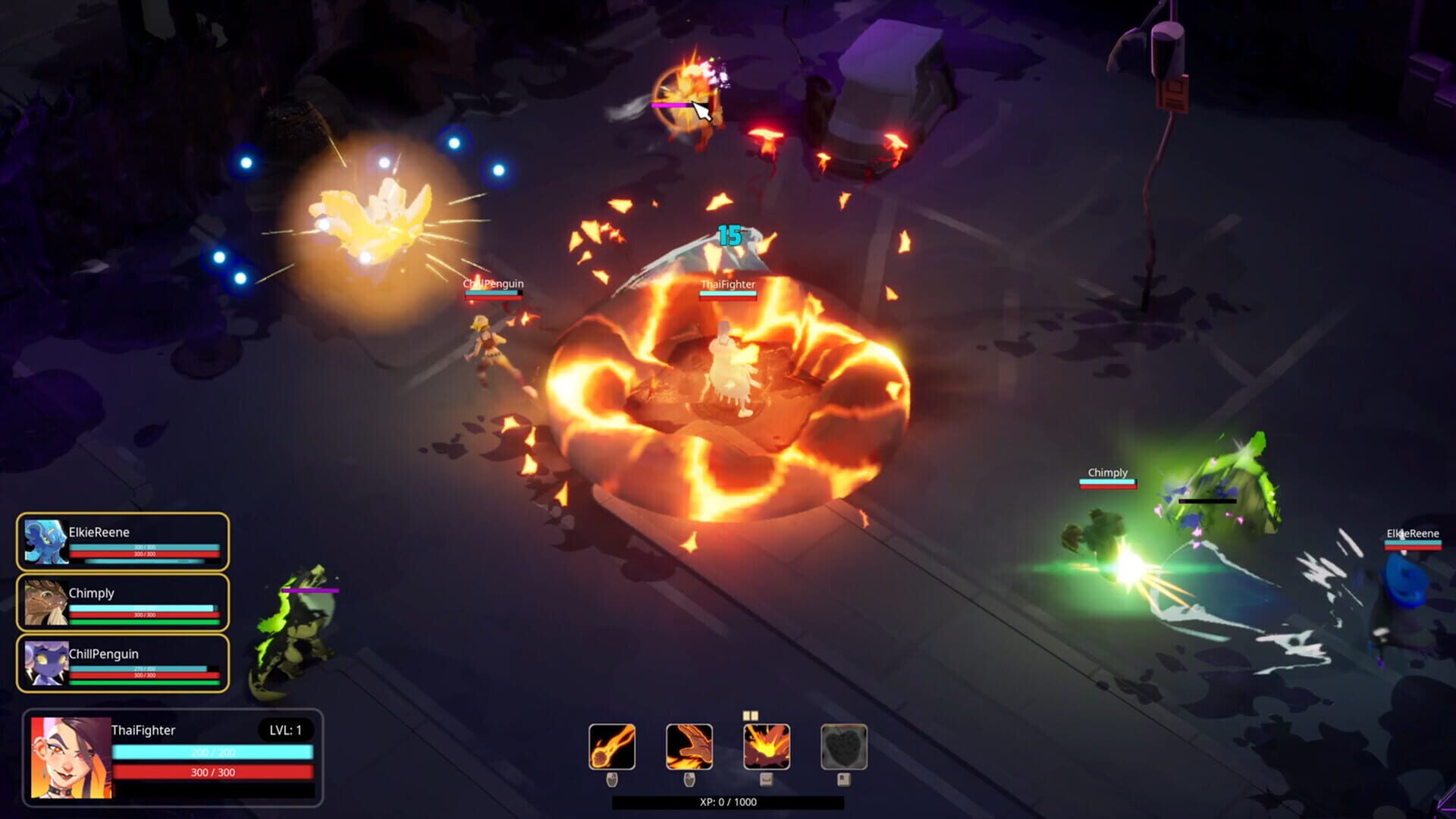Click the right yellow charge marker above the ability bar
Viewport: 1456px width, 819px height.
(756, 715)
